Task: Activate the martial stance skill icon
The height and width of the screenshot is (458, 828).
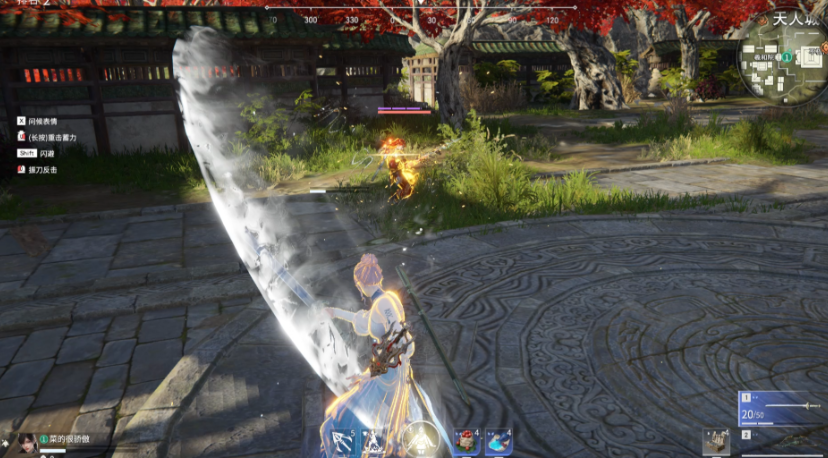Action: coord(374,441)
